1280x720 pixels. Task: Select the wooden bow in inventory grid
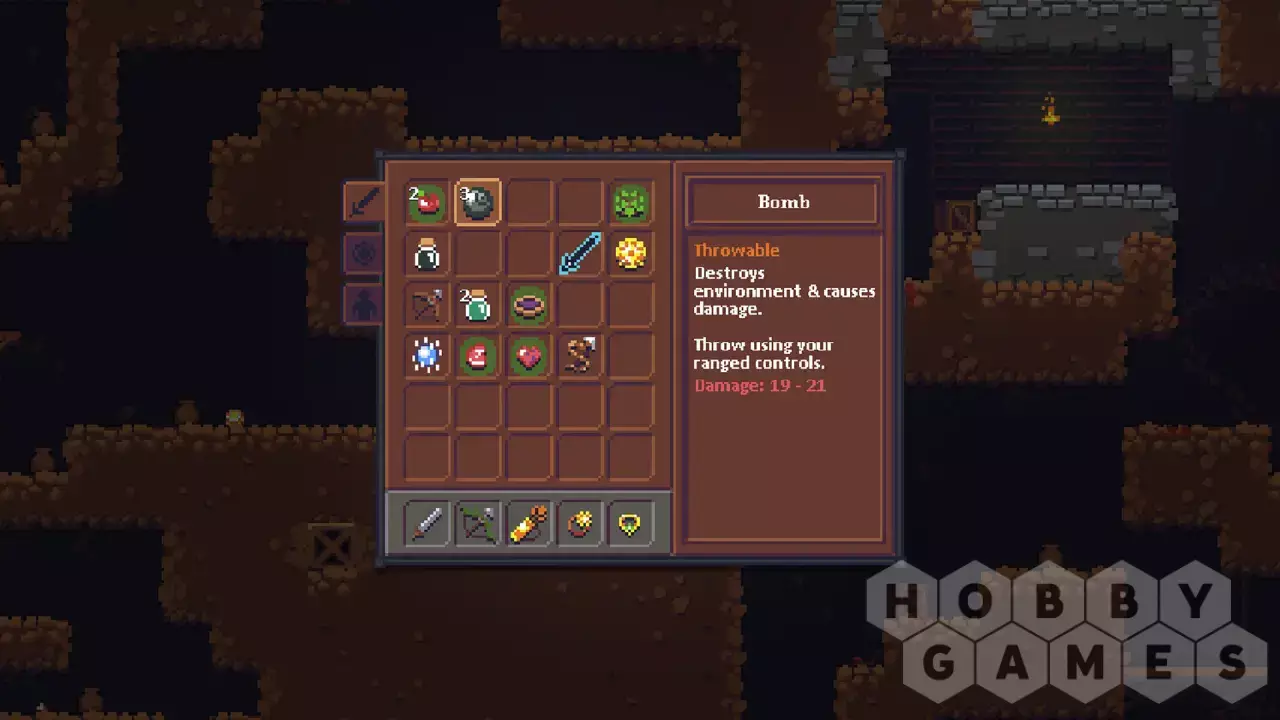pos(427,305)
